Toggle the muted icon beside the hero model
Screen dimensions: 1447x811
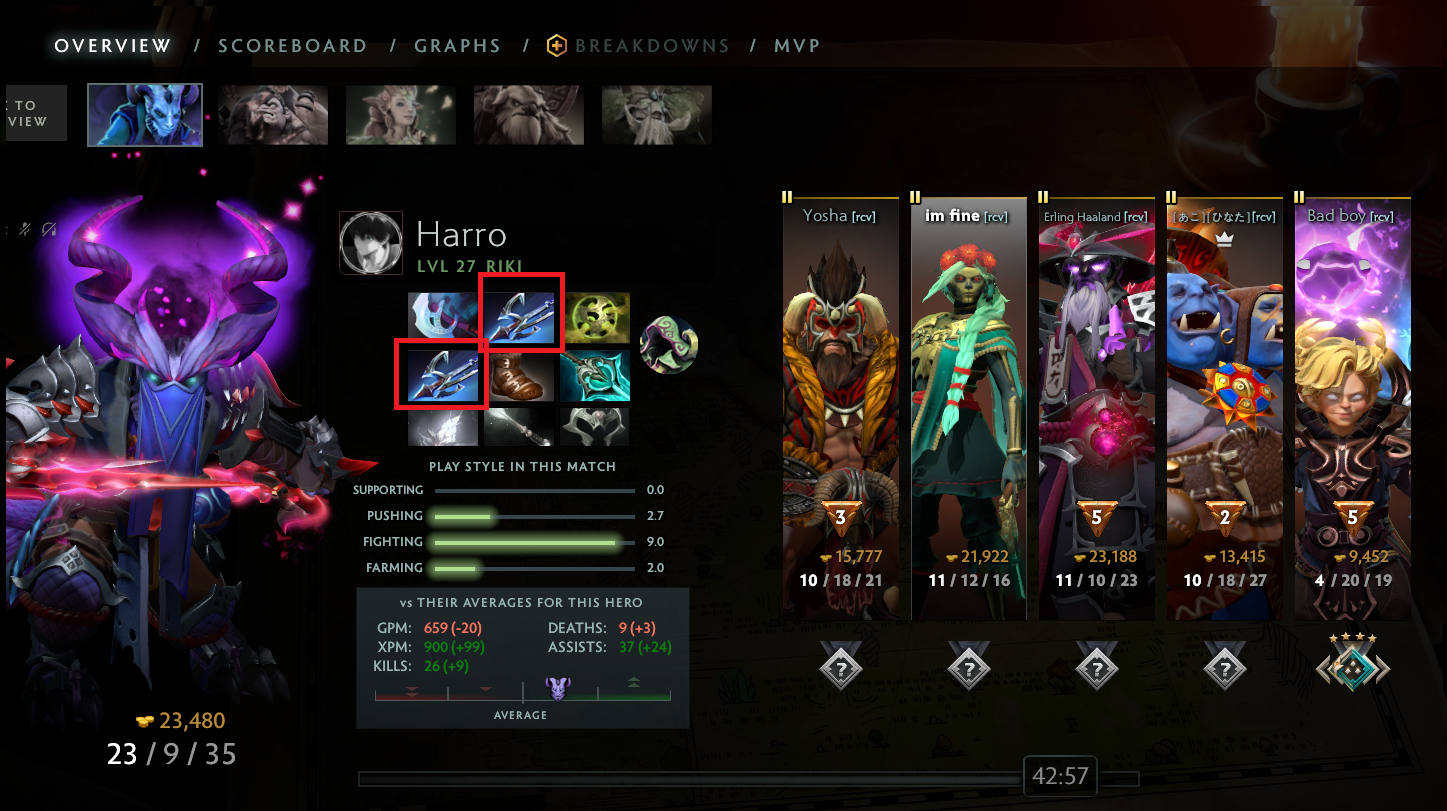(24, 228)
